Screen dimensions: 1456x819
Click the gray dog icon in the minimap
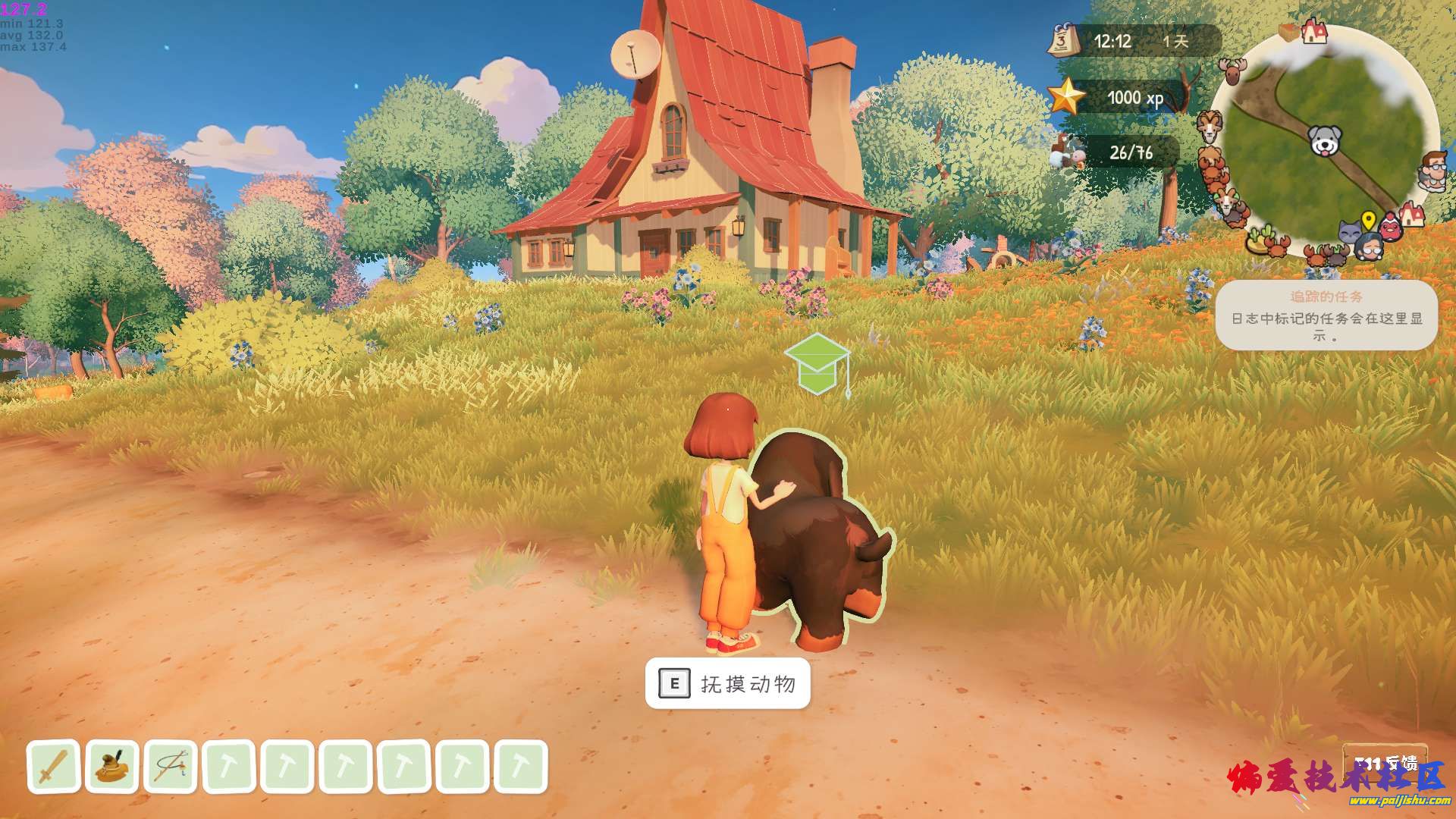click(x=1325, y=141)
